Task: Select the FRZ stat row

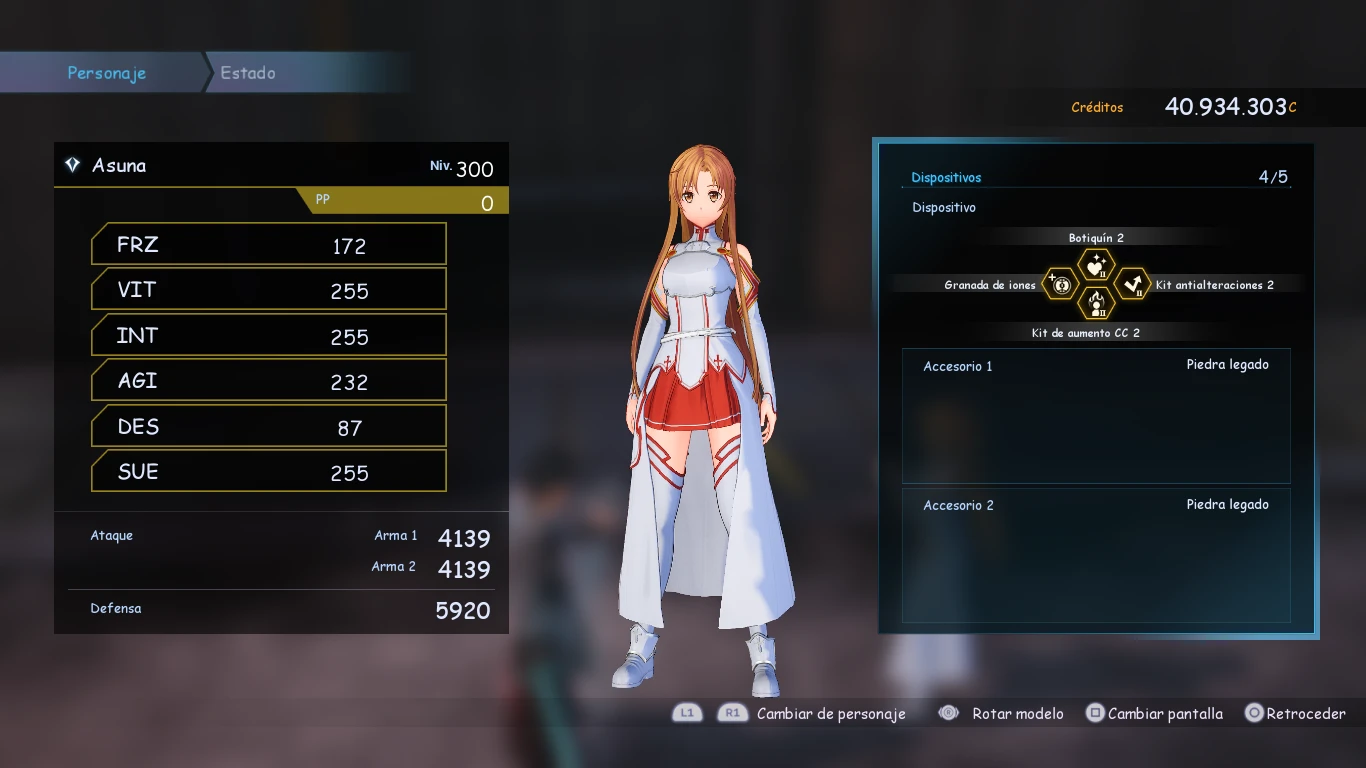Action: point(268,245)
